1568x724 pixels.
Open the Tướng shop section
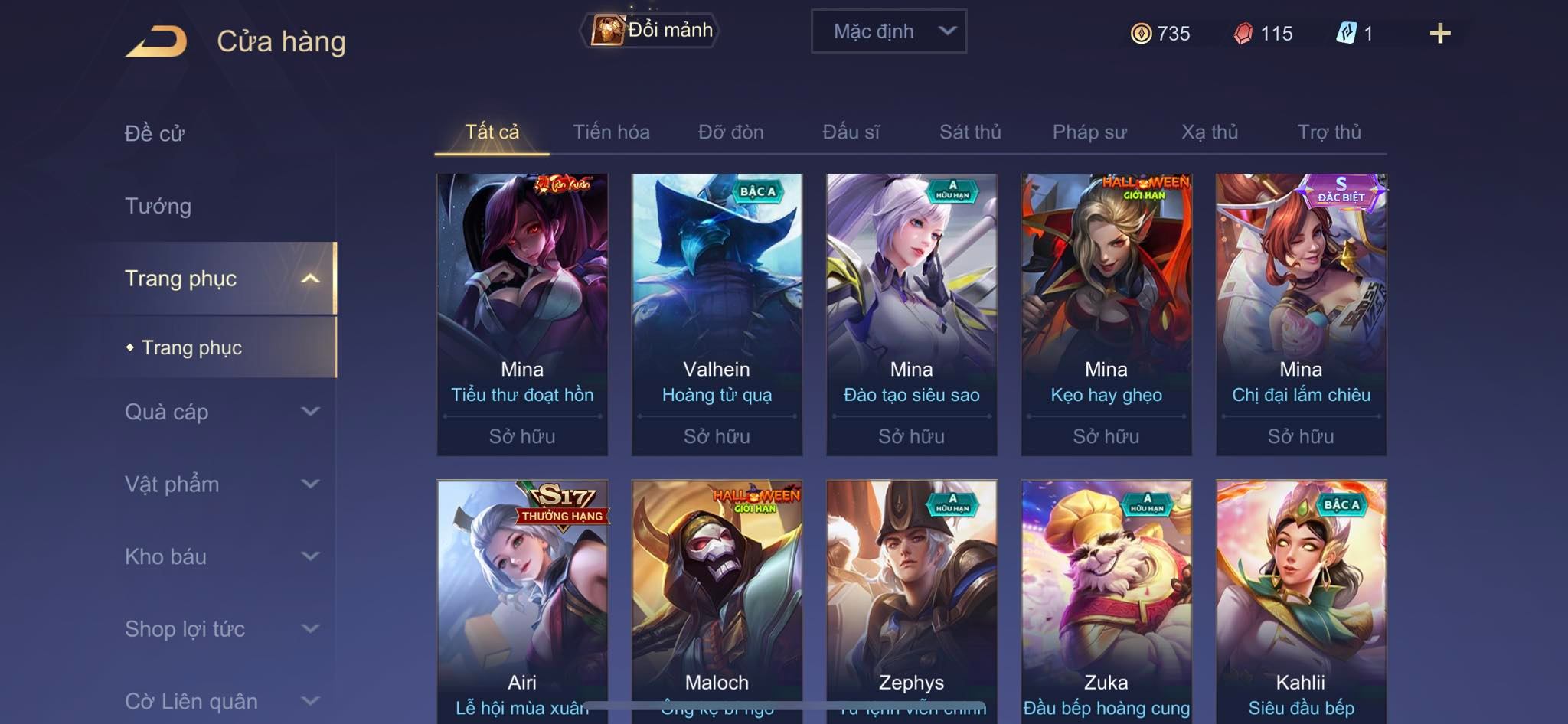point(158,206)
